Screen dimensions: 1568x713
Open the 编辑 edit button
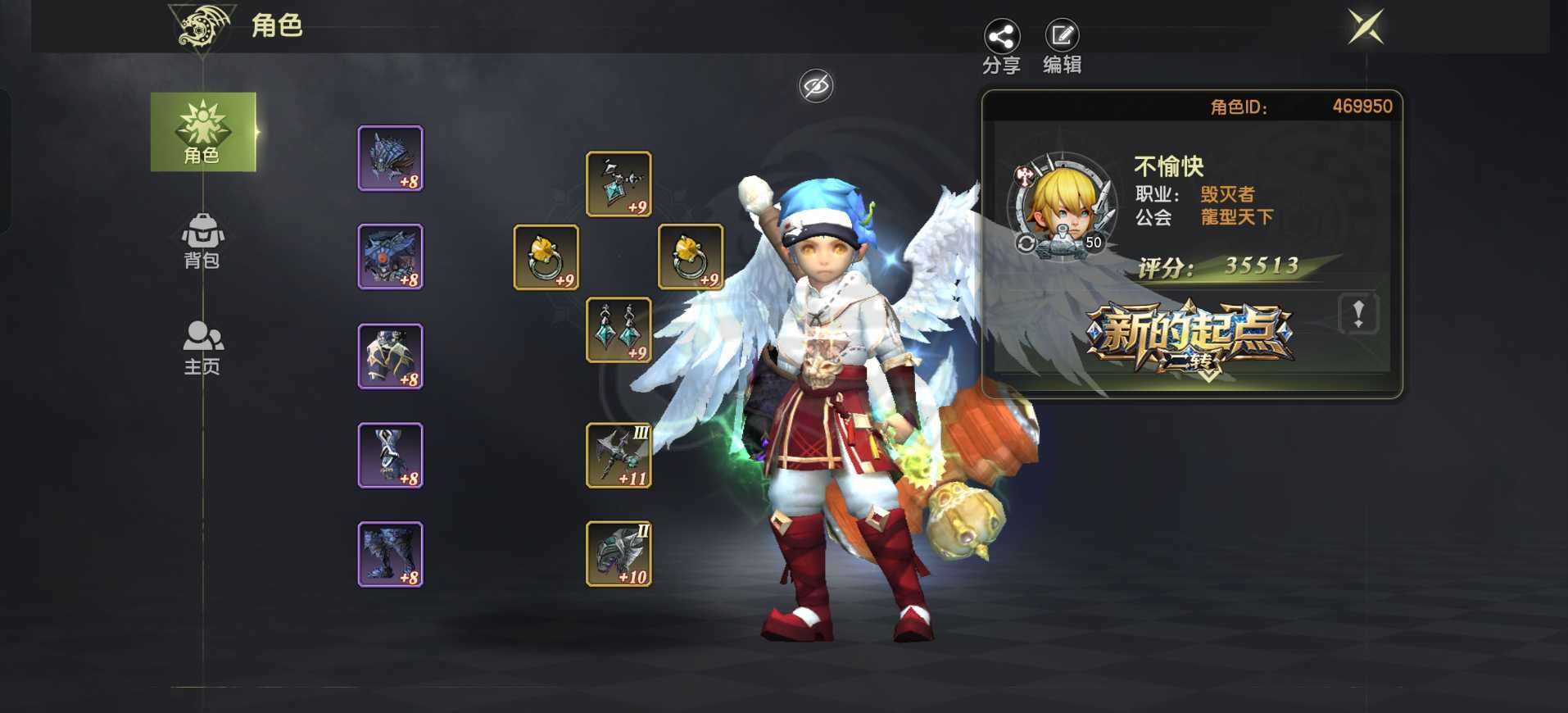1062,47
